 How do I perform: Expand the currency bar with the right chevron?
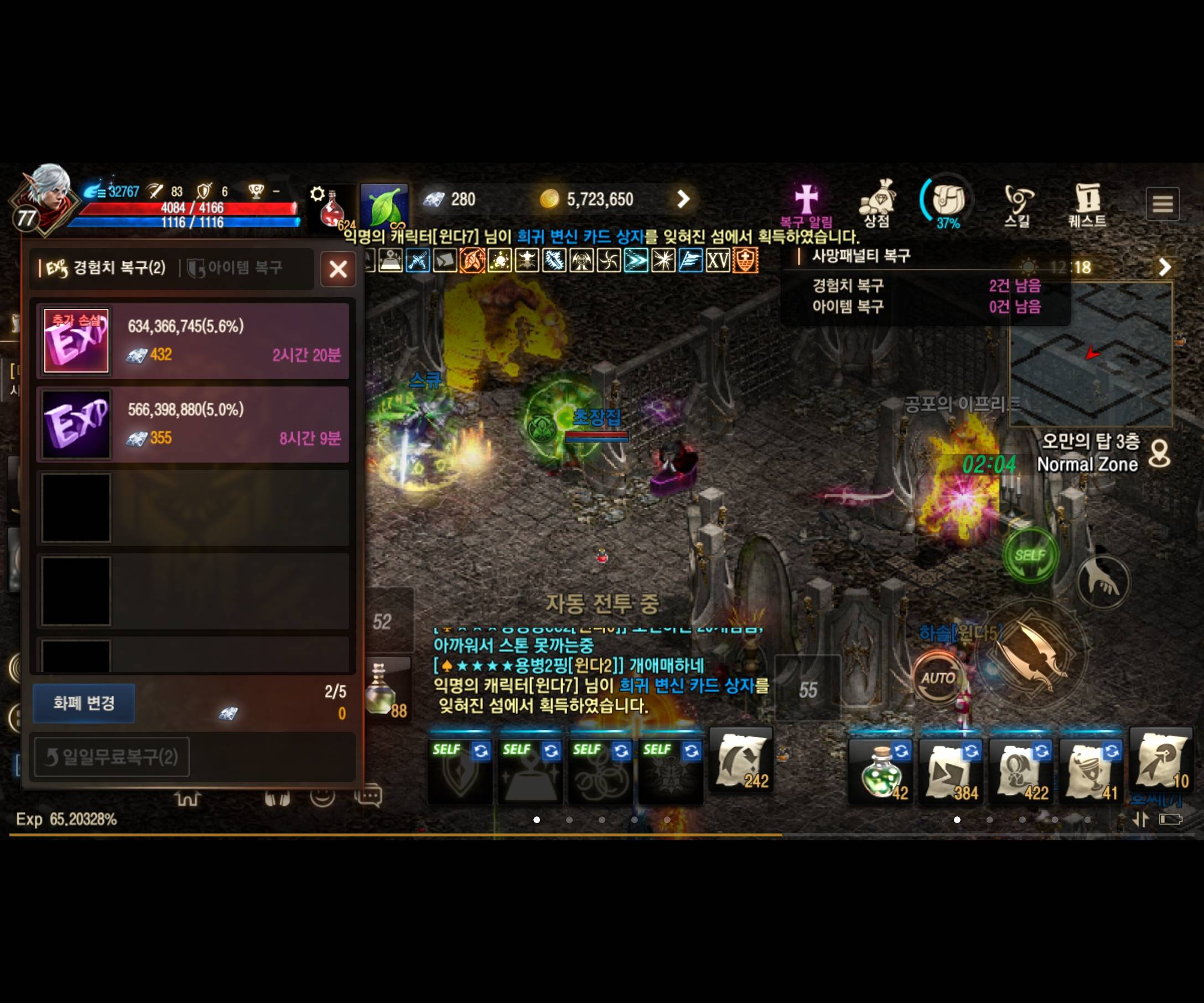tap(683, 199)
